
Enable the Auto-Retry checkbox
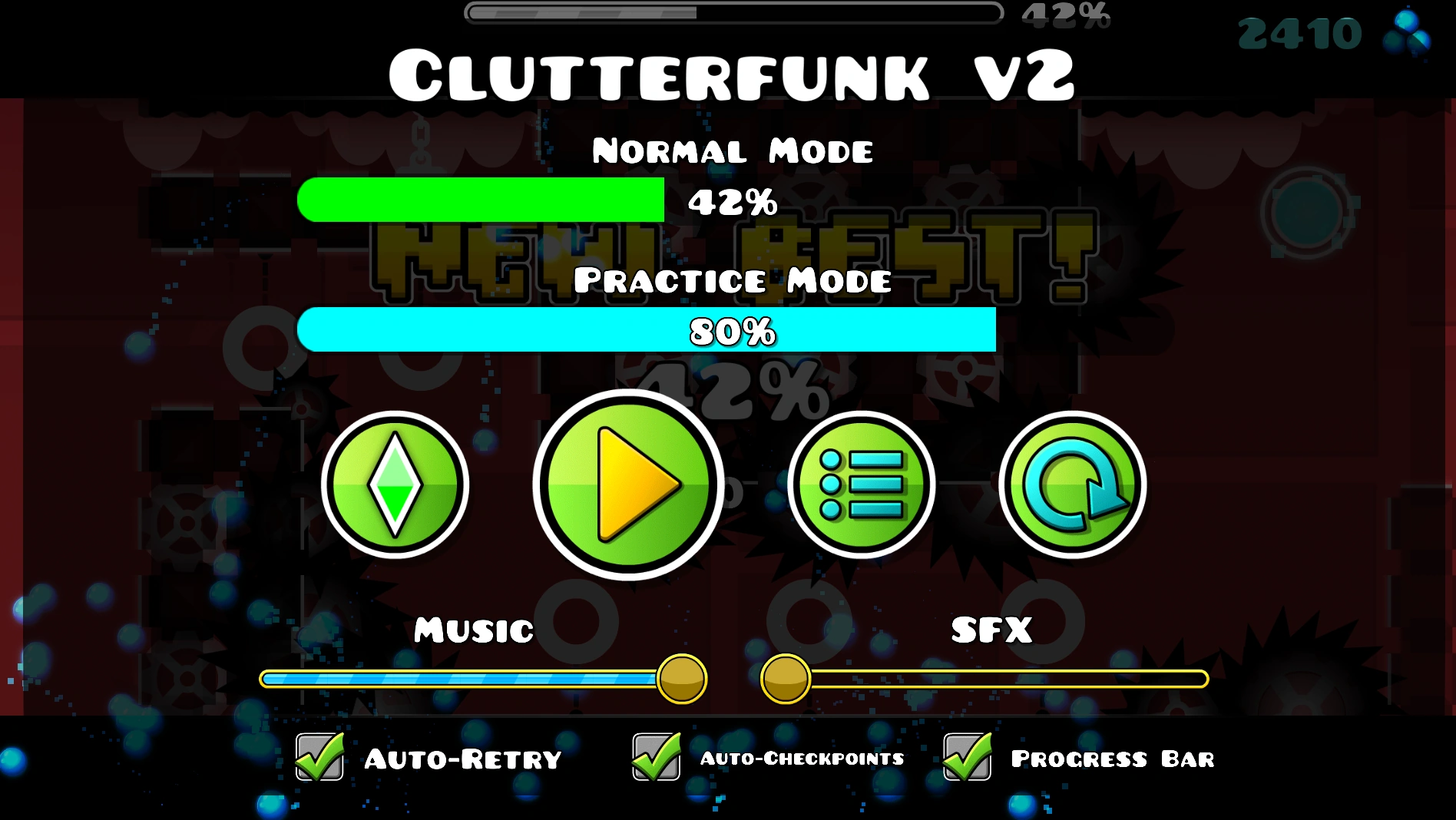click(x=317, y=759)
